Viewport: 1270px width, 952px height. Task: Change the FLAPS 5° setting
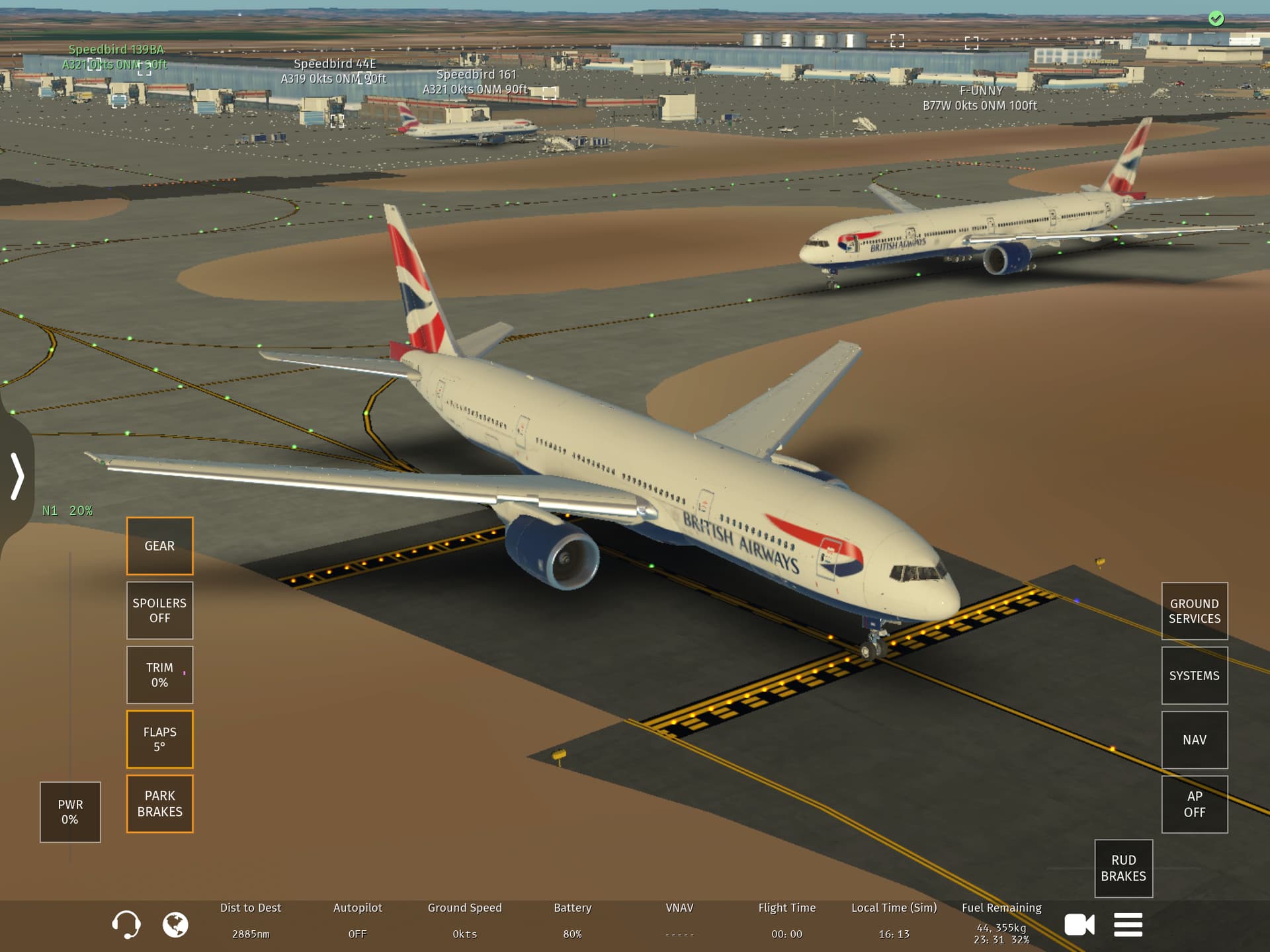(x=159, y=739)
